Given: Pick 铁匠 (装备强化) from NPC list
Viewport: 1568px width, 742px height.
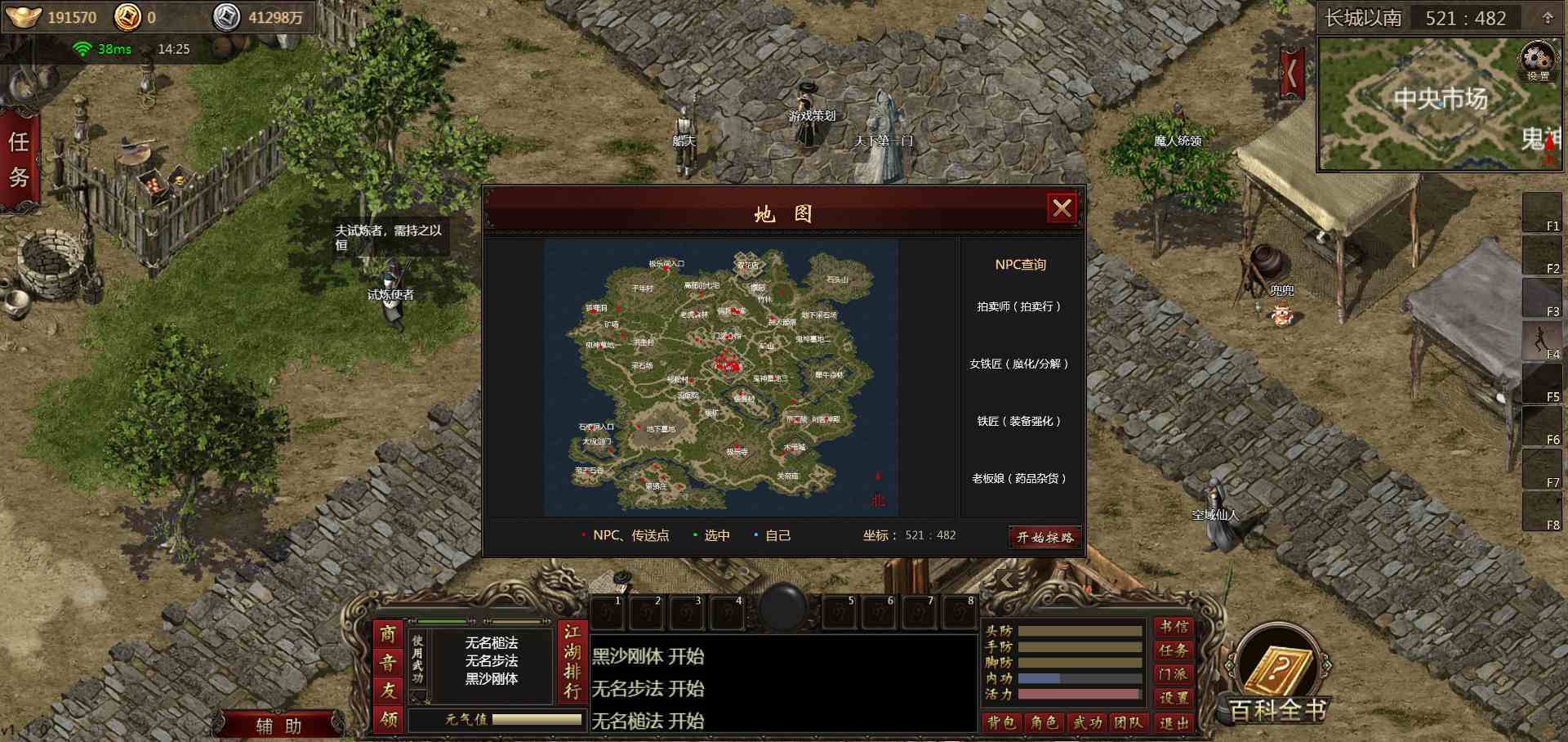Looking at the screenshot, I should (x=1019, y=421).
